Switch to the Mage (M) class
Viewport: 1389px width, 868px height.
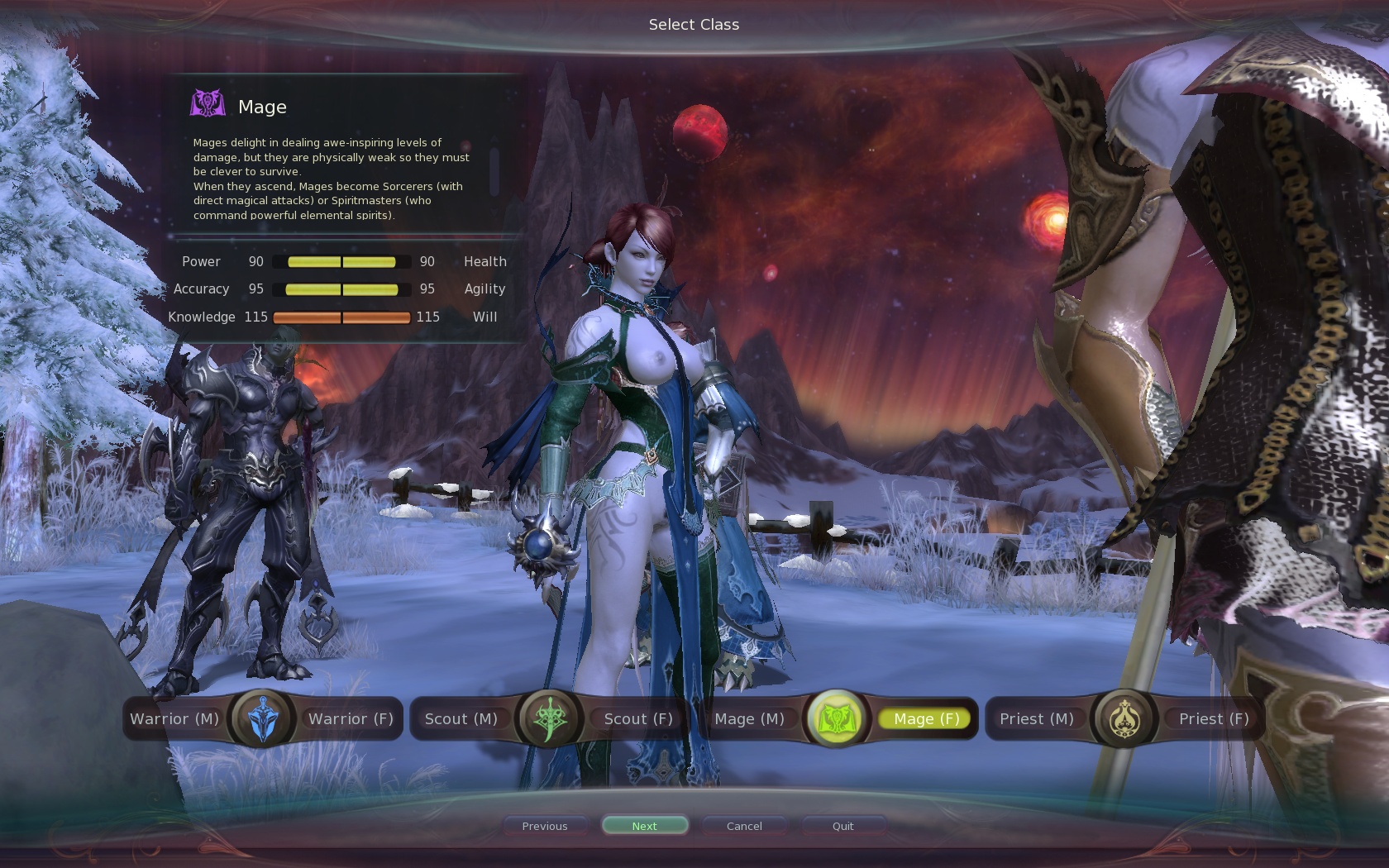tap(749, 719)
